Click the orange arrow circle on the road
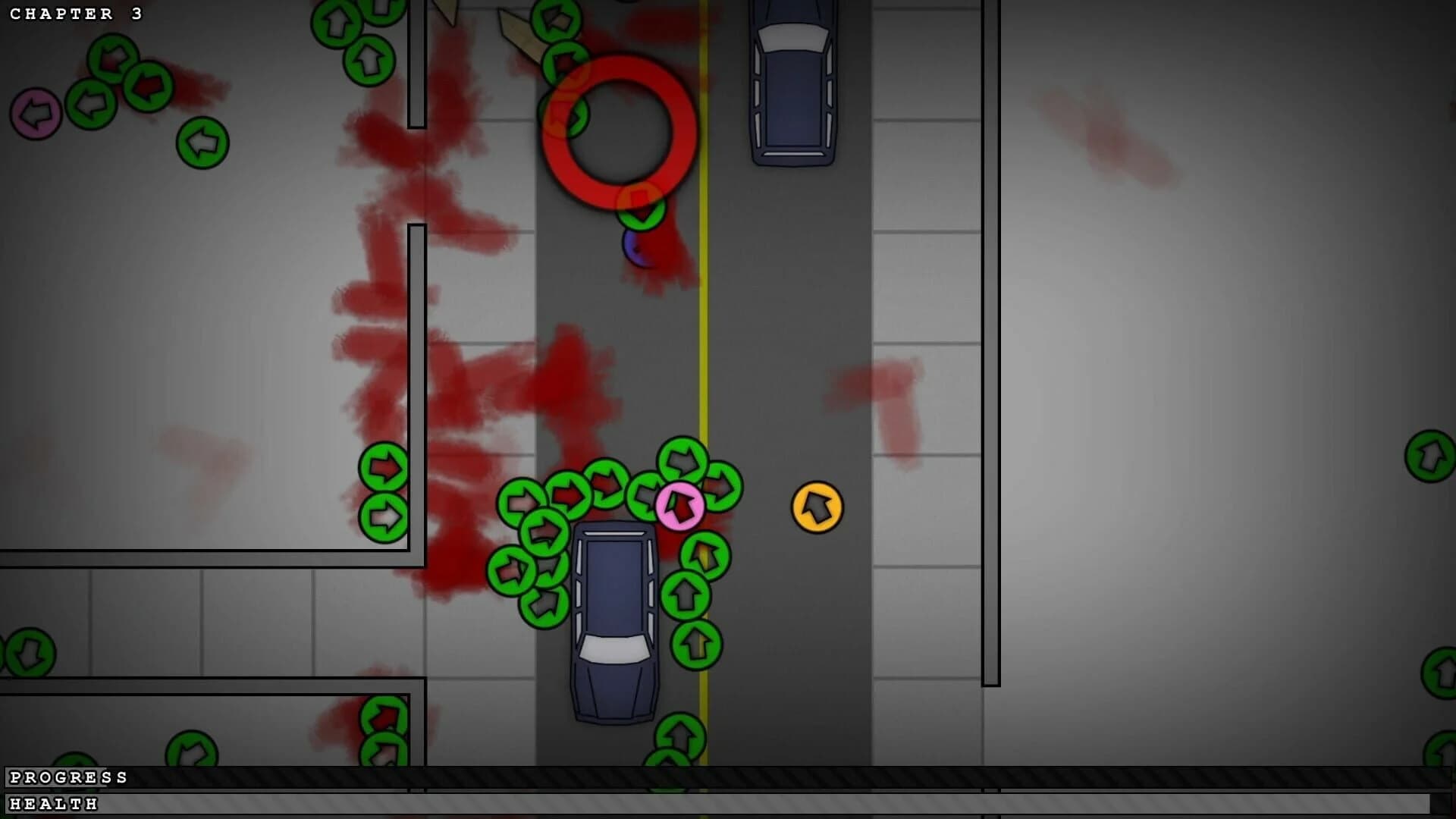Image resolution: width=1456 pixels, height=819 pixels. (x=817, y=507)
